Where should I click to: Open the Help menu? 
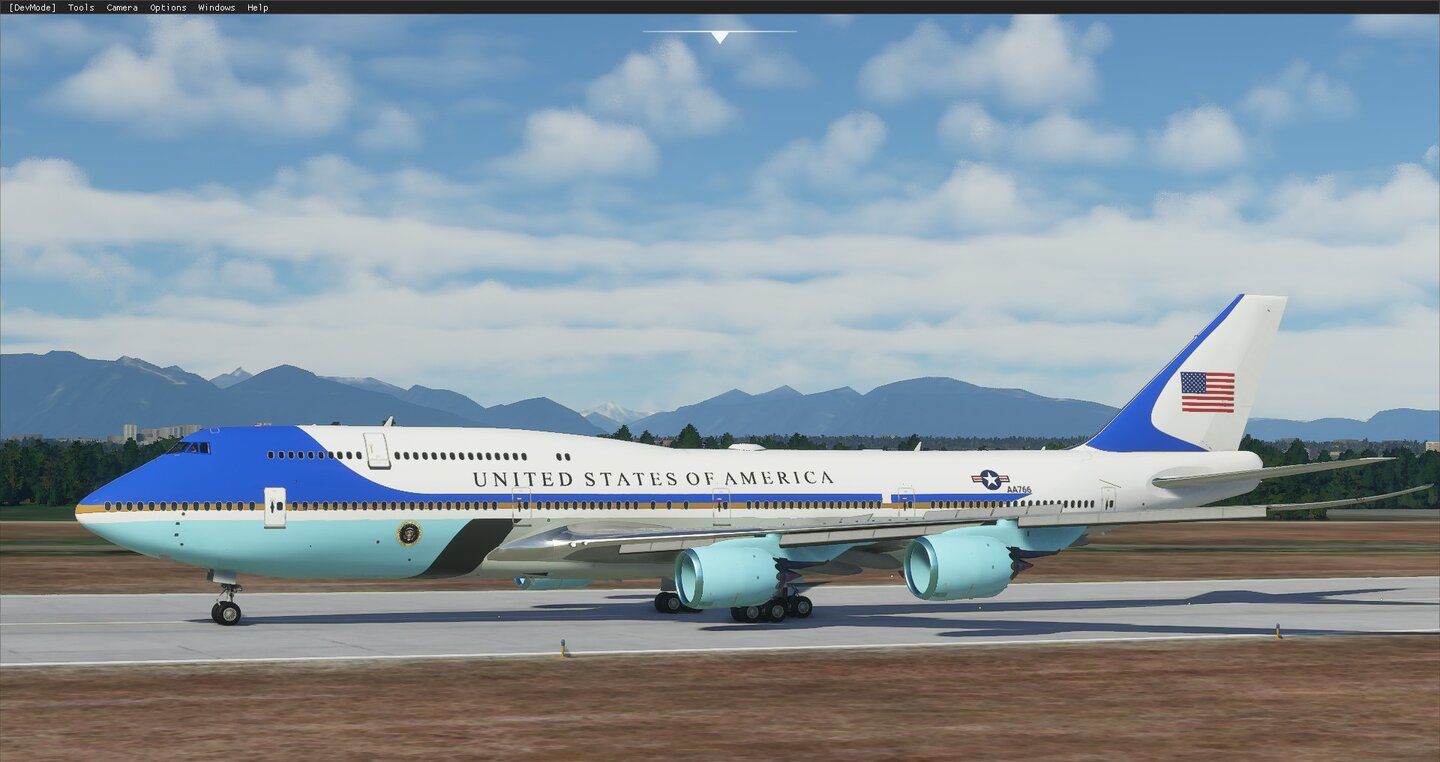tap(256, 7)
